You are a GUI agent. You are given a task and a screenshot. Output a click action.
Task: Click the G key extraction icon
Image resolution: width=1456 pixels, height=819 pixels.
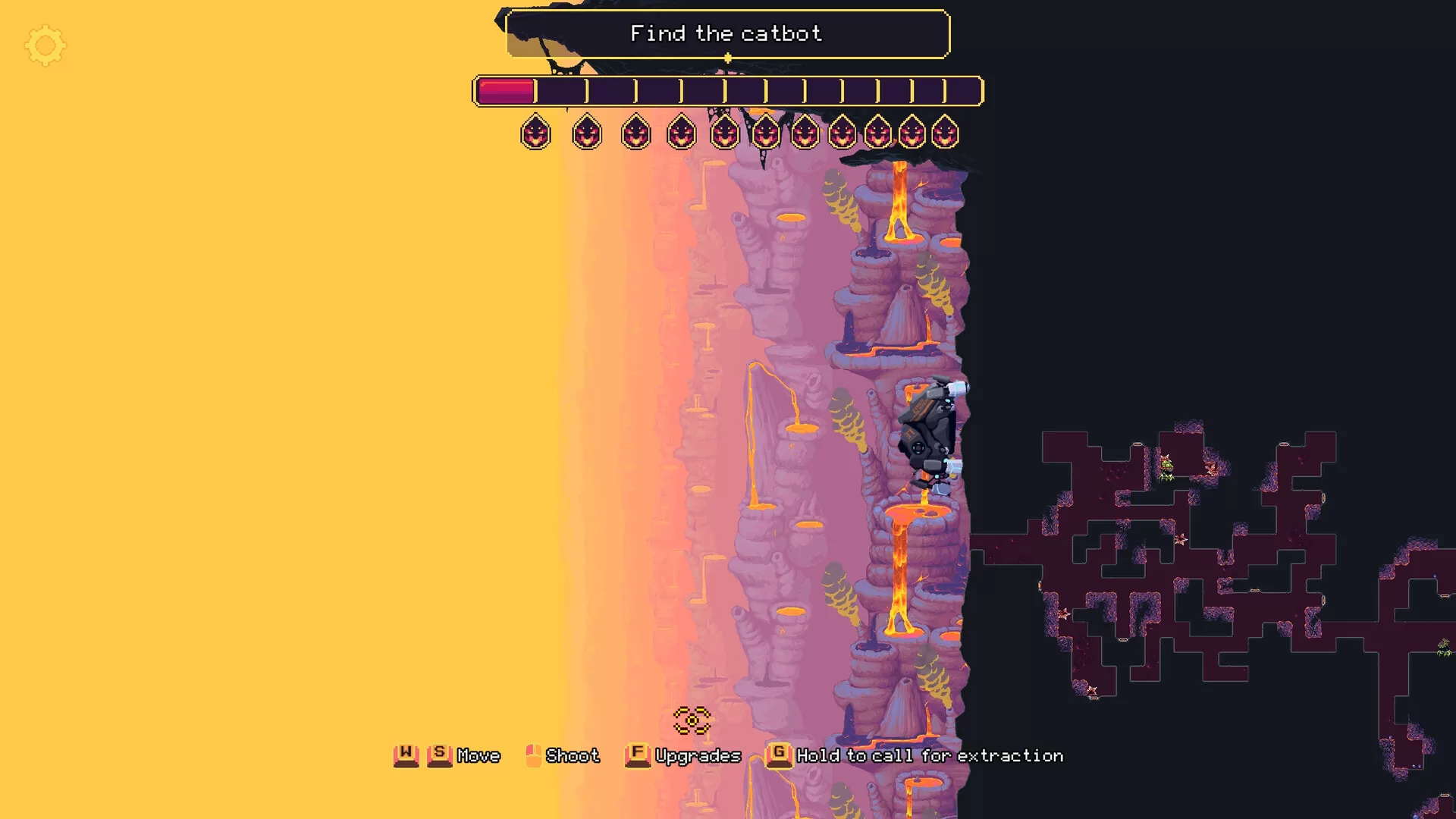pos(778,755)
